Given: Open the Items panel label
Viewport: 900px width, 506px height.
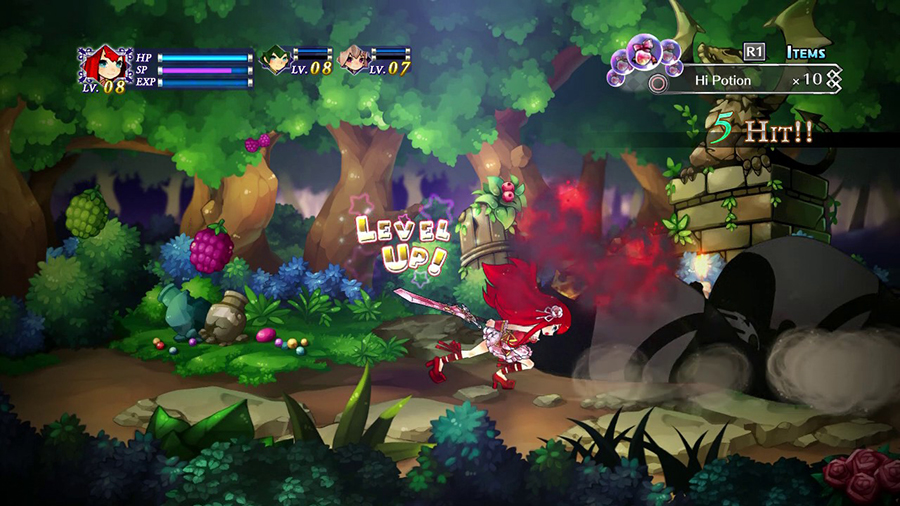Looking at the screenshot, I should pos(804,52).
